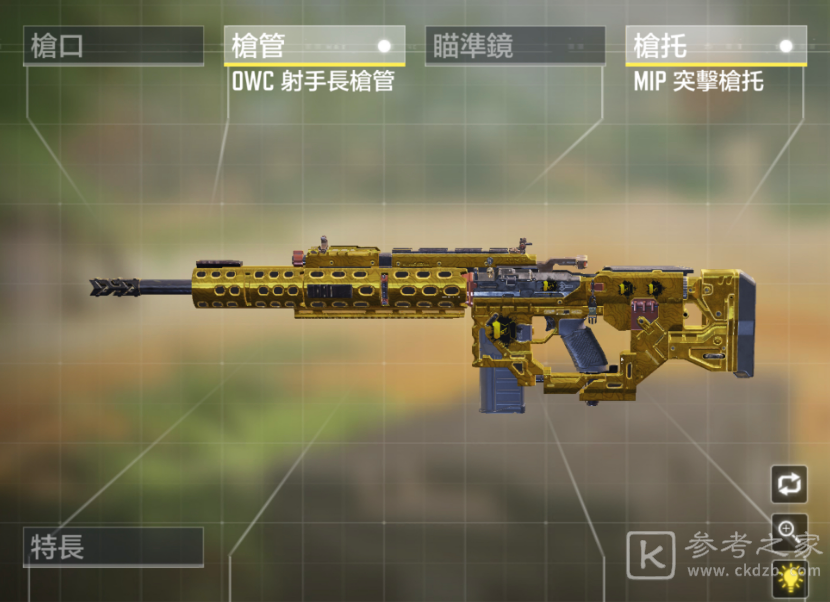This screenshot has width=830, height=602.
Task: Click the rotate arrows icon
Action: pyautogui.click(x=789, y=484)
